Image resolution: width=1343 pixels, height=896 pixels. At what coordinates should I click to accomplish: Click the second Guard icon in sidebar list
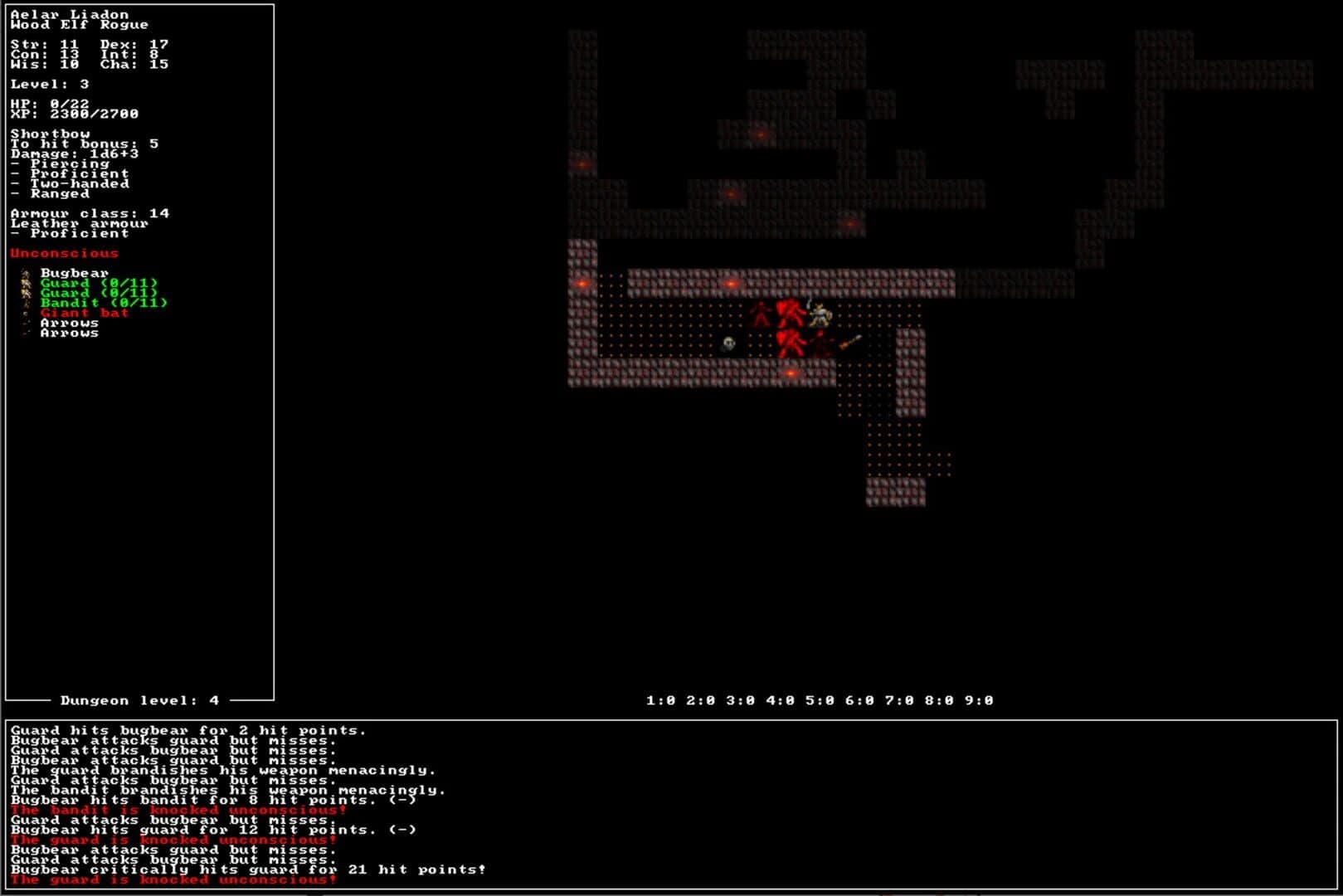(x=26, y=293)
